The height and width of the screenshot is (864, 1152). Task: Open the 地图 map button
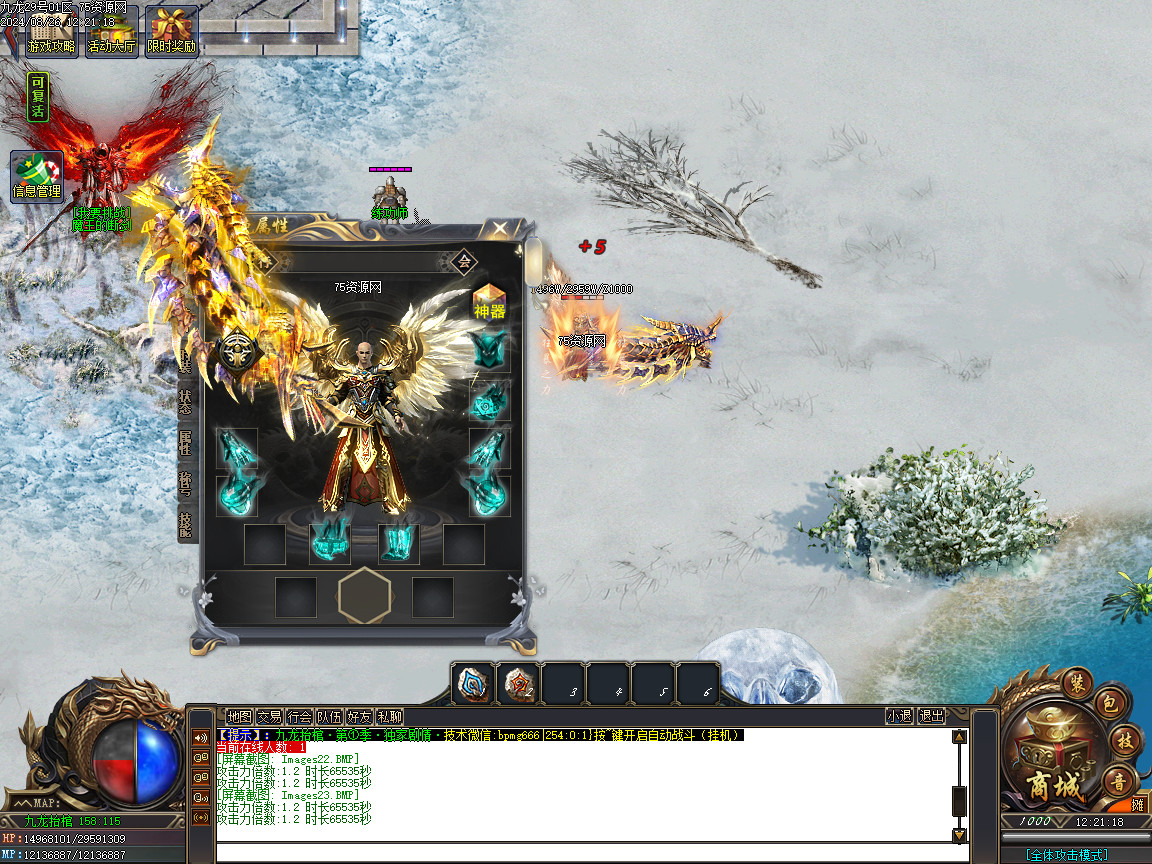pos(239,716)
